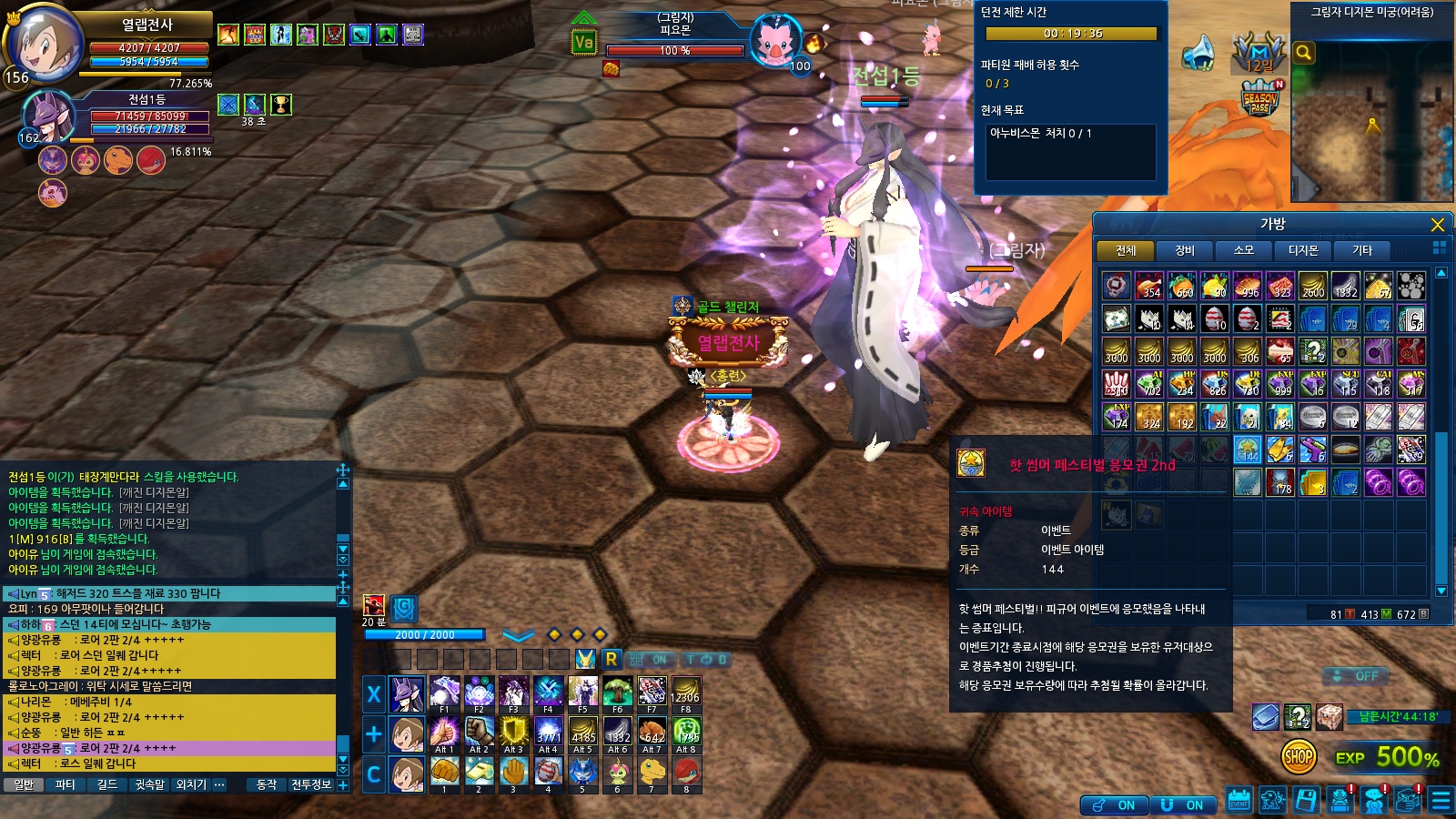This screenshot has height=819, width=1456.
Task: Pick the cheese item with 67 count
Action: point(1378,286)
